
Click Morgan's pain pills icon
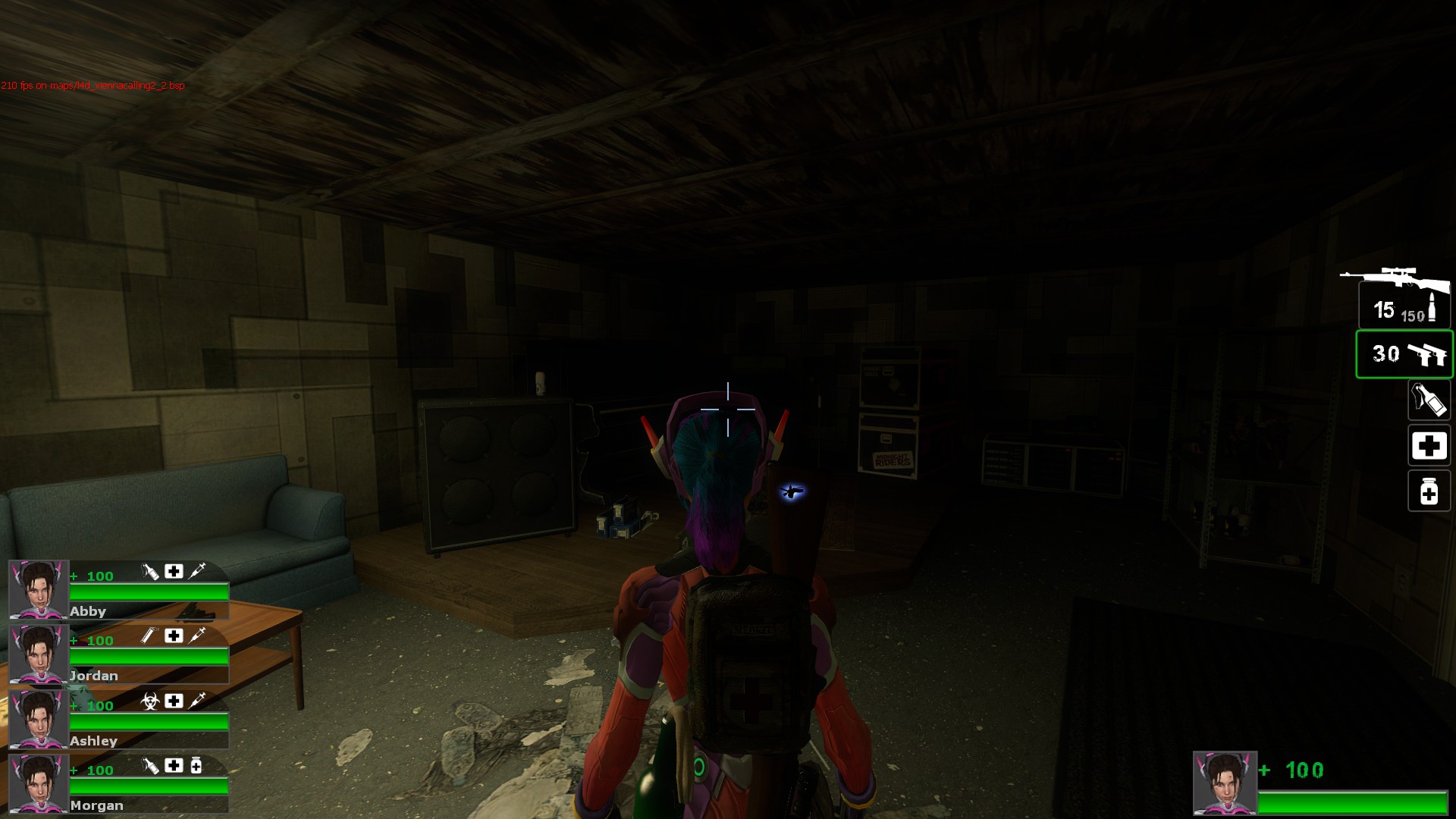(x=196, y=766)
